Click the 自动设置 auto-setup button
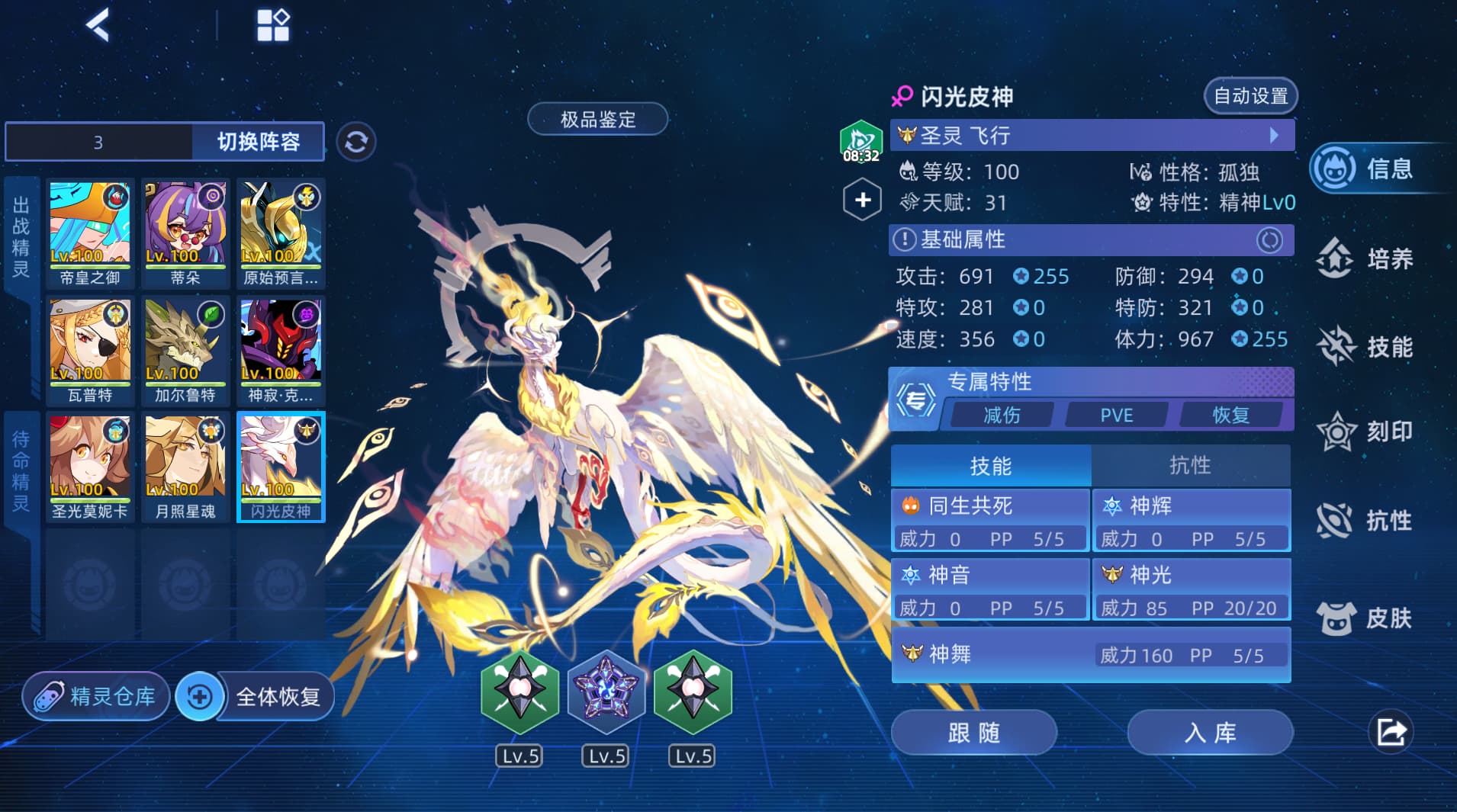The width and height of the screenshot is (1457, 812). pyautogui.click(x=1250, y=96)
